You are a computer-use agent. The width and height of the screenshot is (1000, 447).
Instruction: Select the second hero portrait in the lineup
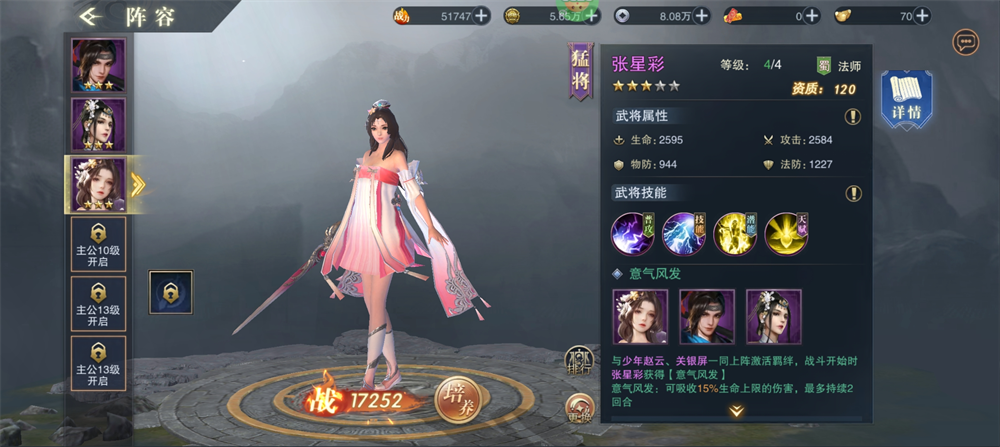pos(98,125)
